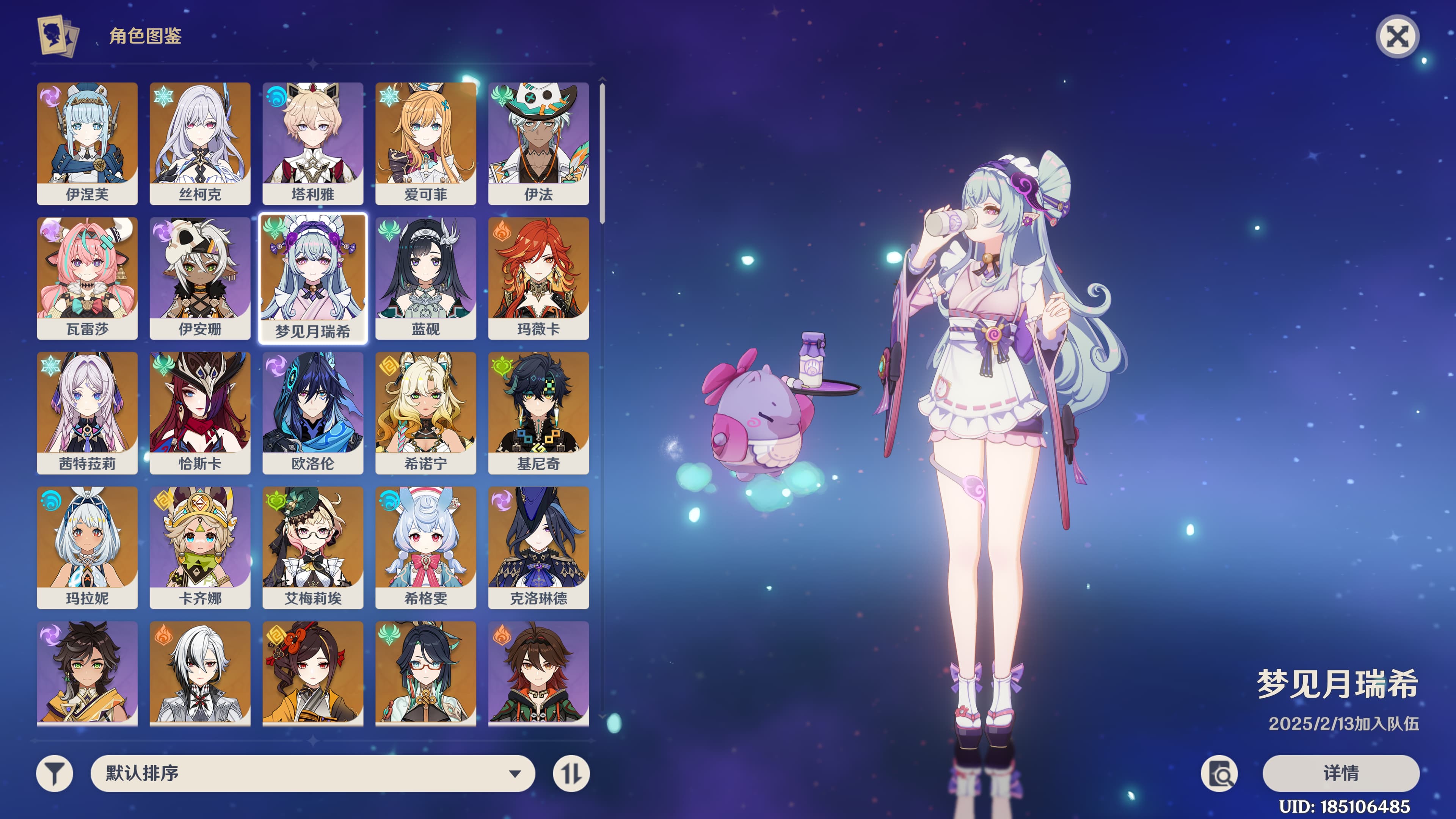This screenshot has height=819, width=1456.
Task: Choose the 玛薇卡 character card
Action: (538, 278)
